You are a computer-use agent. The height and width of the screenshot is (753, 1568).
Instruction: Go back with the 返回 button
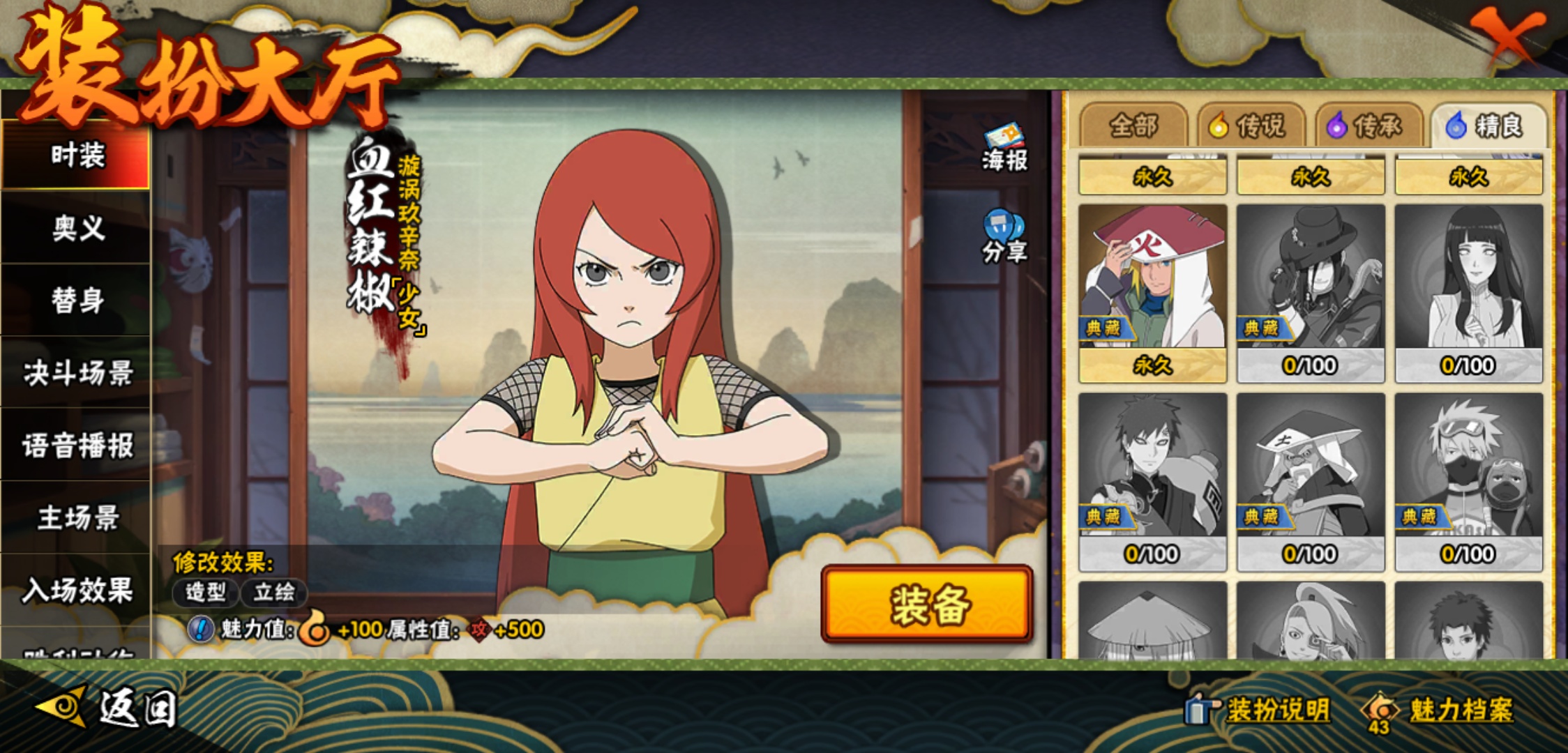pos(108,709)
